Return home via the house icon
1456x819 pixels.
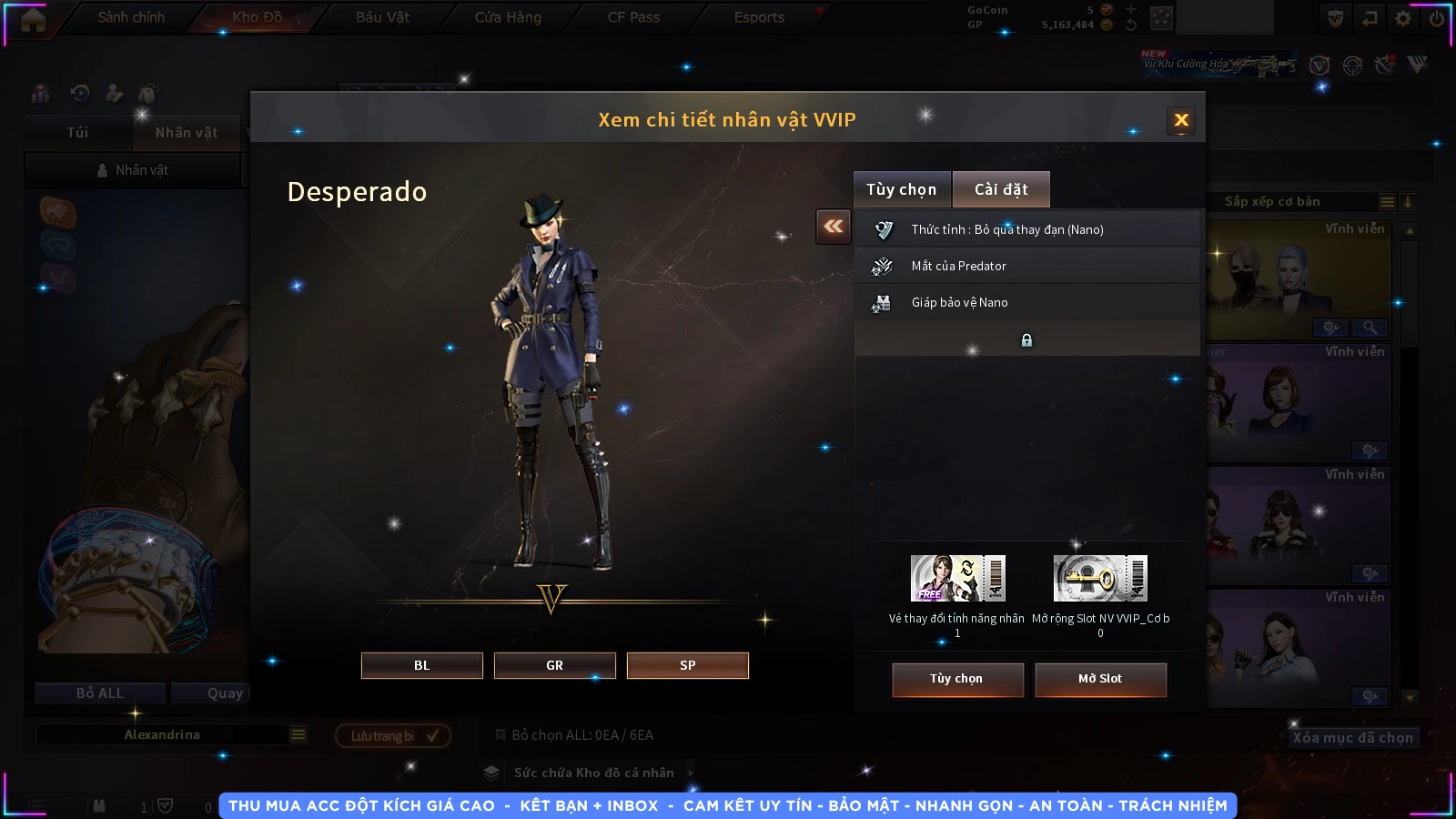tap(33, 20)
